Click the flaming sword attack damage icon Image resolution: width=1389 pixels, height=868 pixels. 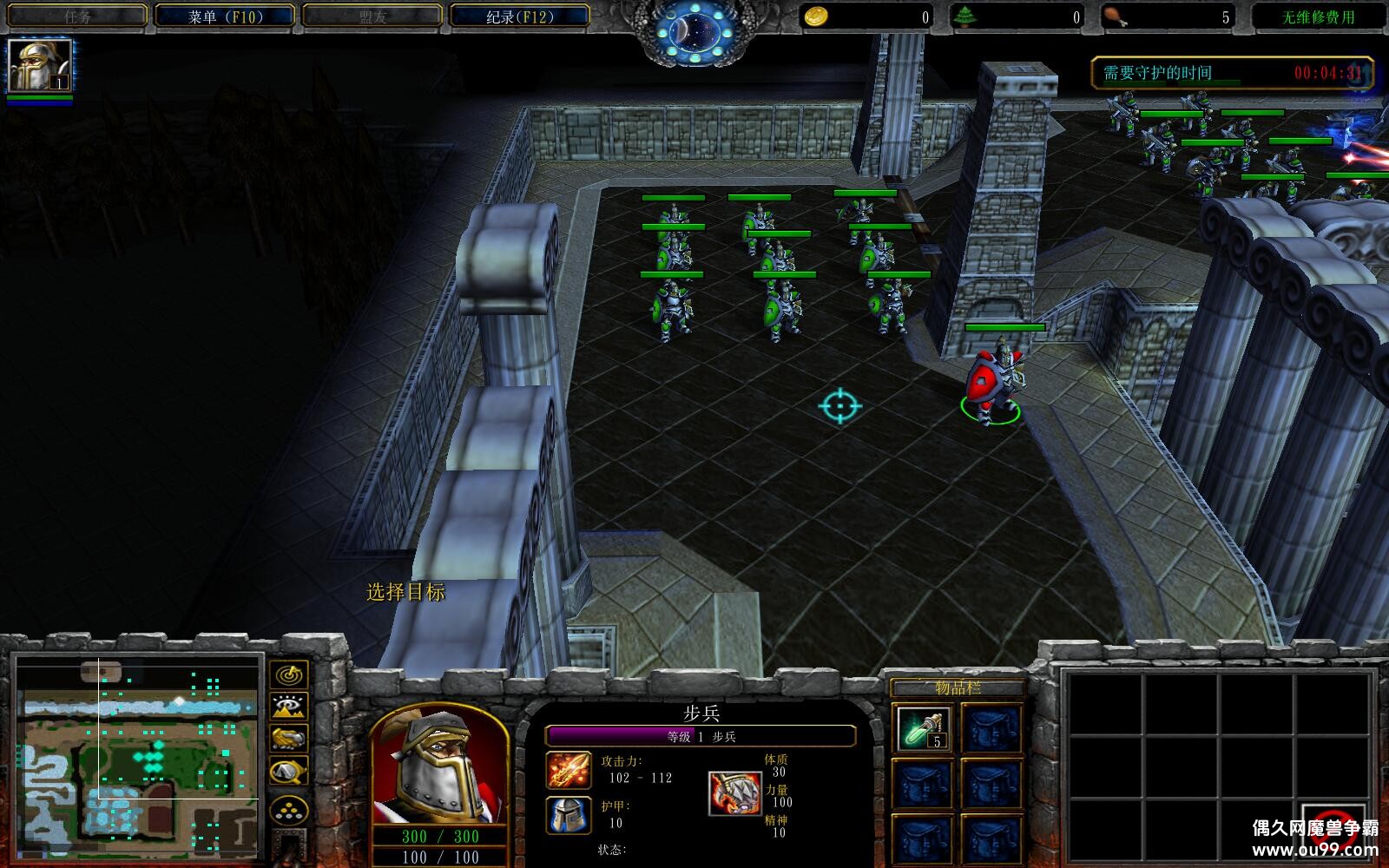coord(569,771)
